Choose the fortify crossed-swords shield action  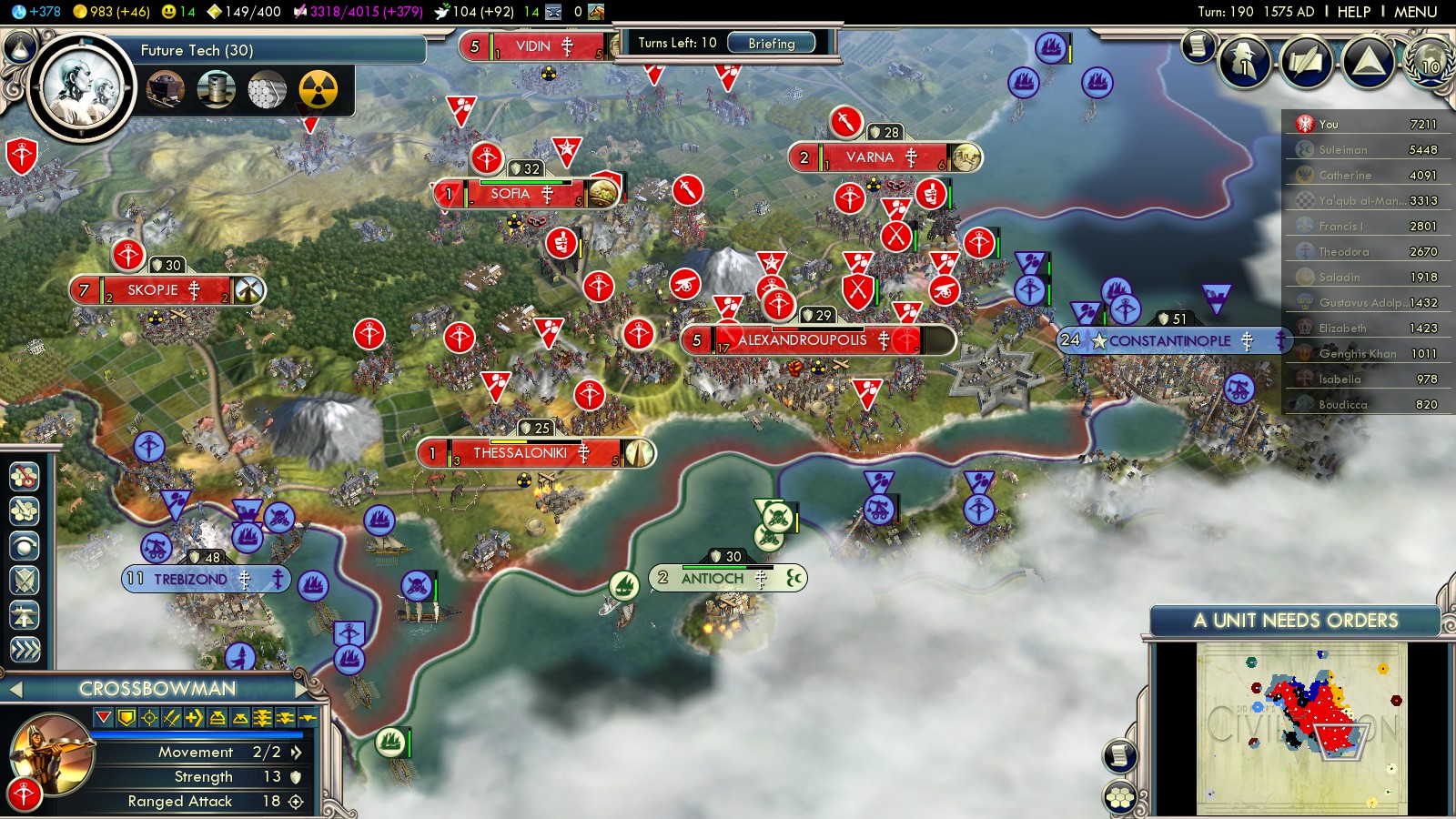click(24, 581)
